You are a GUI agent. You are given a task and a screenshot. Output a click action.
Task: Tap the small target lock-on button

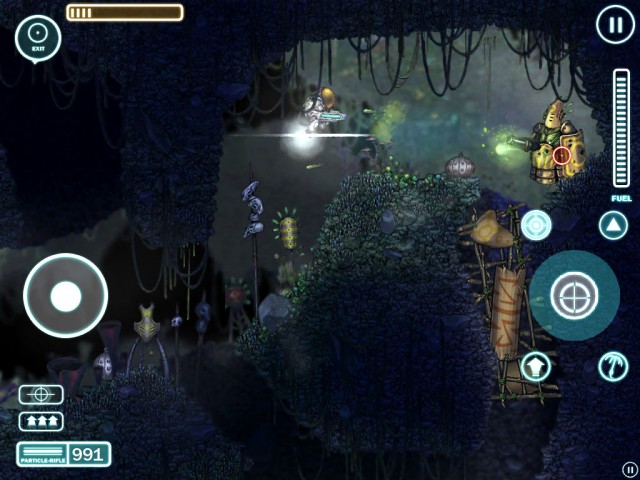pos(536,225)
